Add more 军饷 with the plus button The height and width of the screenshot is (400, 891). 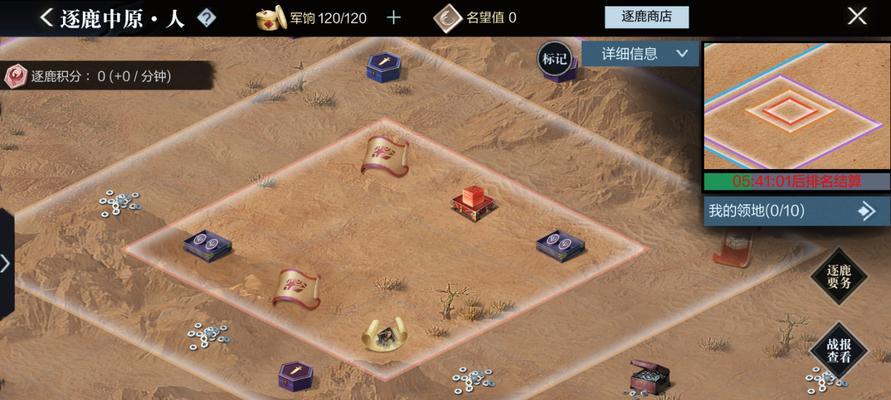click(x=393, y=17)
